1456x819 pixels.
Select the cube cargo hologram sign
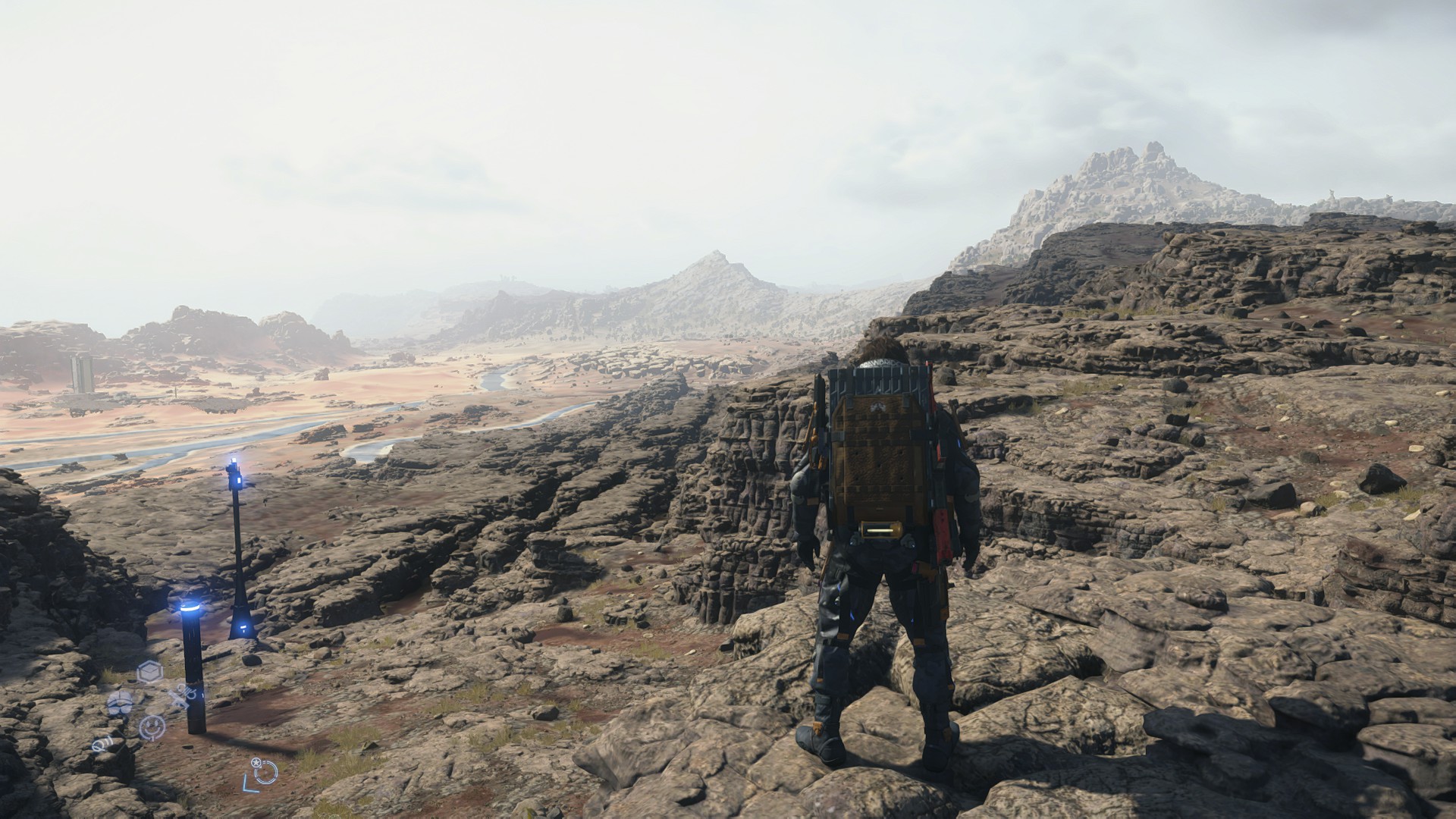click(149, 671)
